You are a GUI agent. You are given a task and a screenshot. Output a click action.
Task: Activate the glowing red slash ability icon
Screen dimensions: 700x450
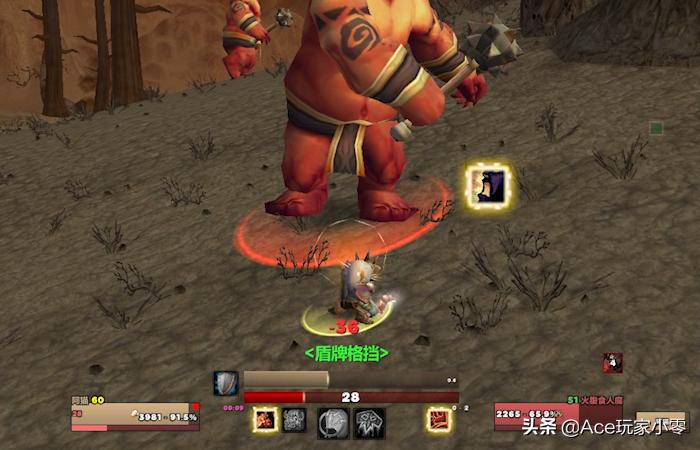(438, 420)
